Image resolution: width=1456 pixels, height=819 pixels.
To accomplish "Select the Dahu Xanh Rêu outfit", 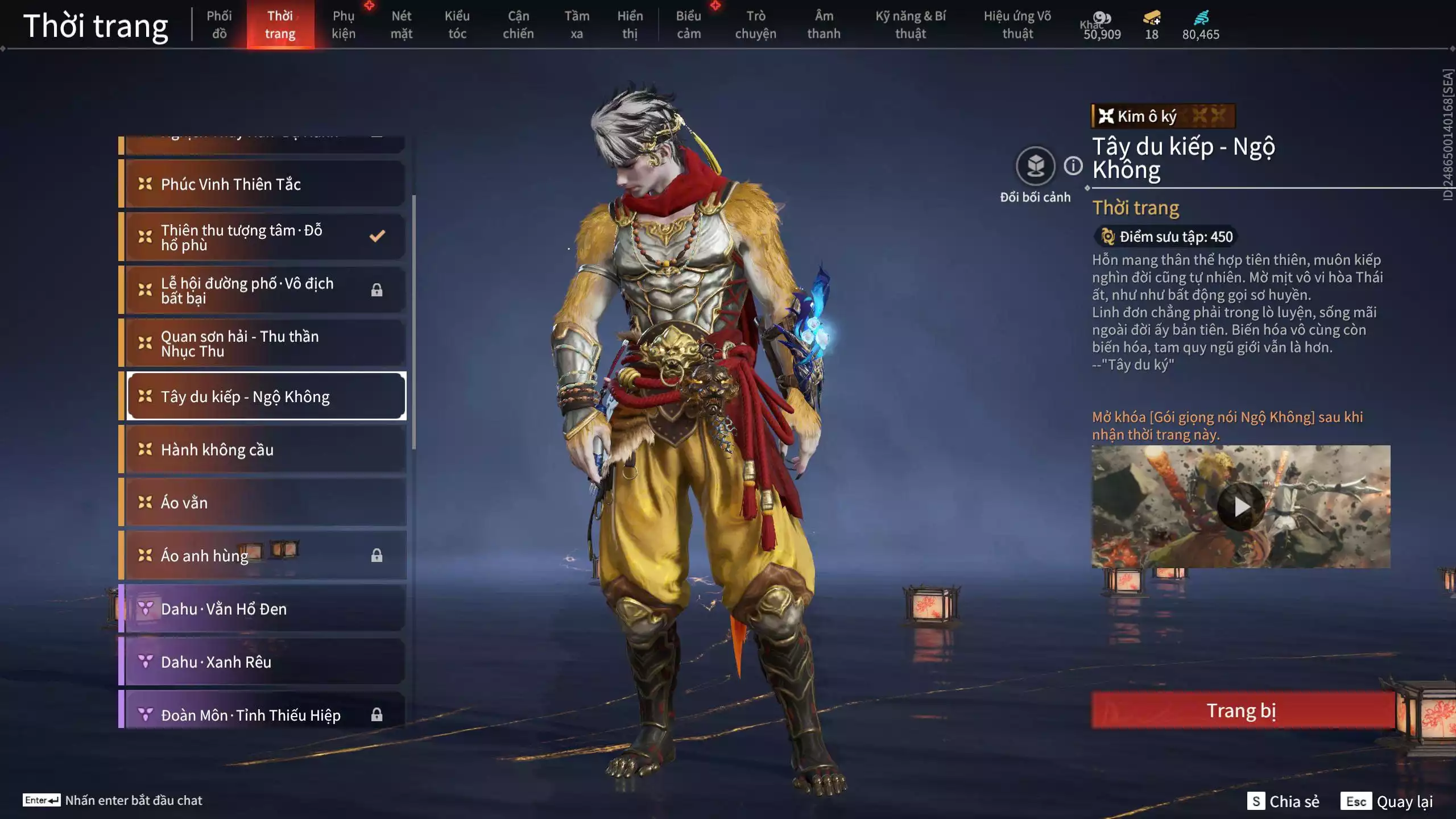I will click(265, 662).
